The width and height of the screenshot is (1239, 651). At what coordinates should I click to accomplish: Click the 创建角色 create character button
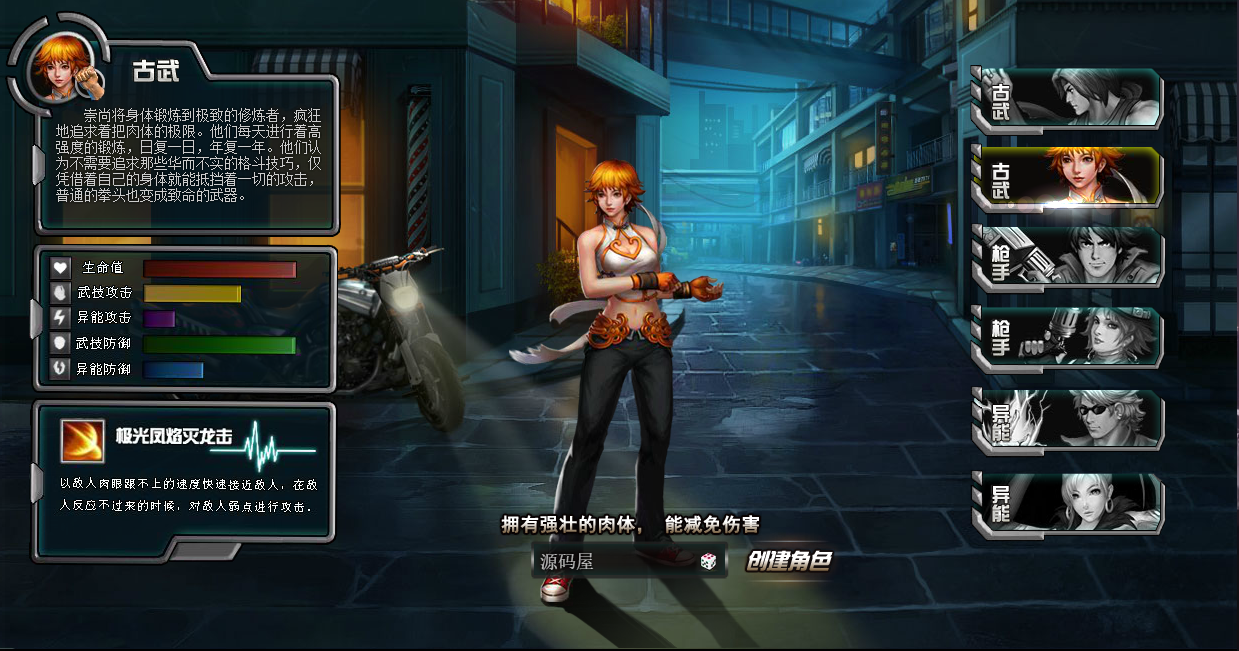point(789,561)
